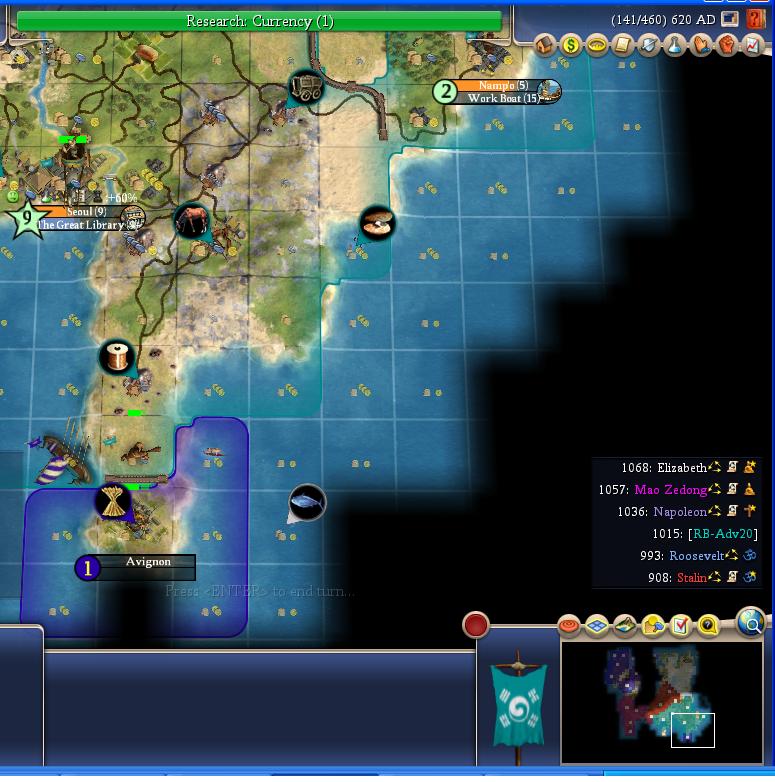Screen dimensions: 775x782
Task: Toggle the tile grid display
Action: point(597,626)
